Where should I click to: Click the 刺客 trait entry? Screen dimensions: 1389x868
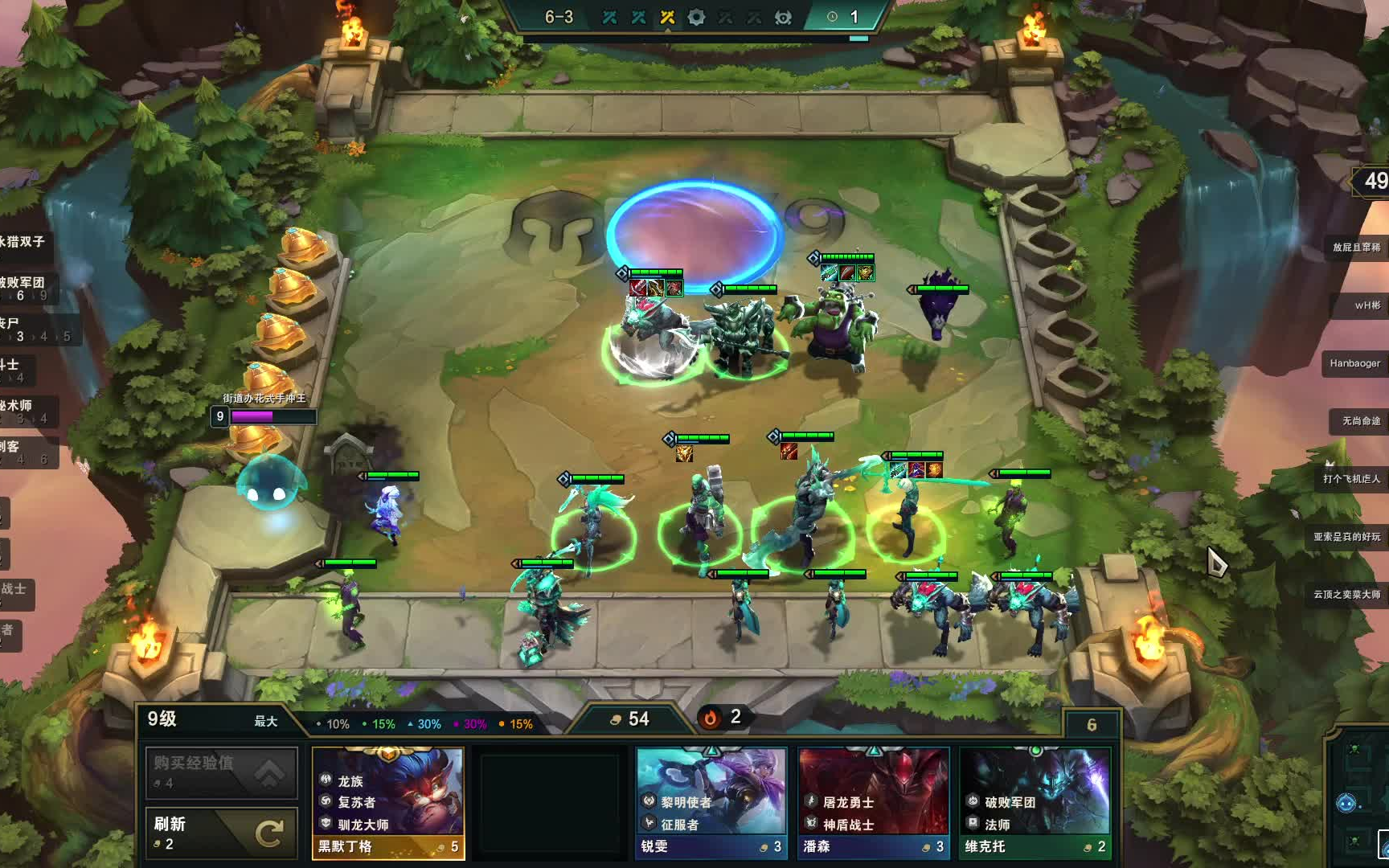[24, 451]
